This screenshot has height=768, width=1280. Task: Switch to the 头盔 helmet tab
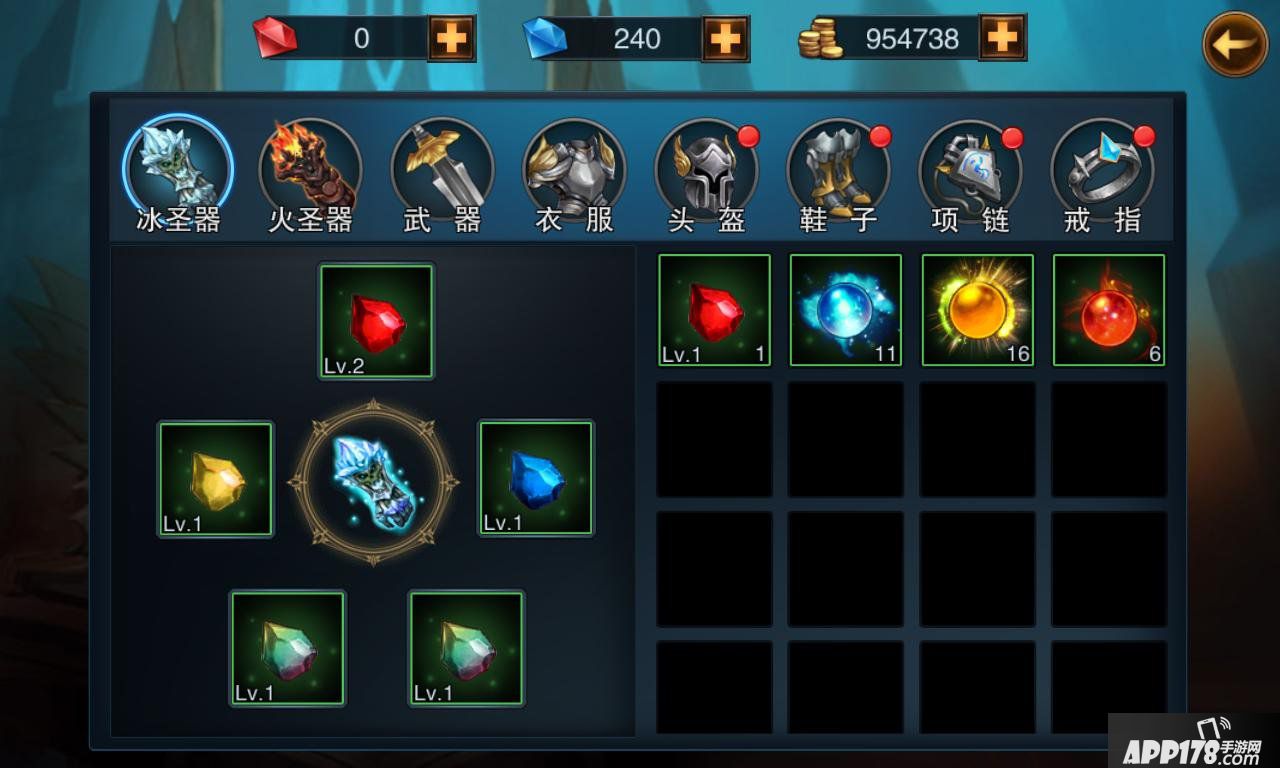pos(706,171)
